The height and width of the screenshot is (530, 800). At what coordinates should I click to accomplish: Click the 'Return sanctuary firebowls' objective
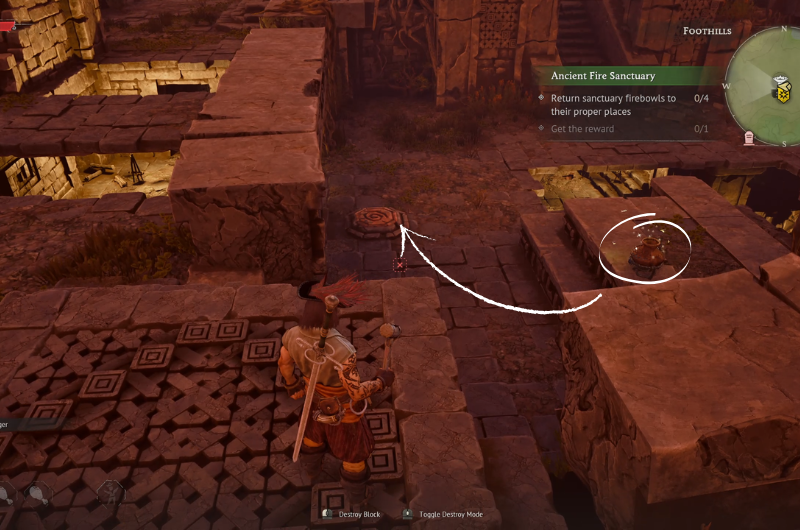click(613, 105)
